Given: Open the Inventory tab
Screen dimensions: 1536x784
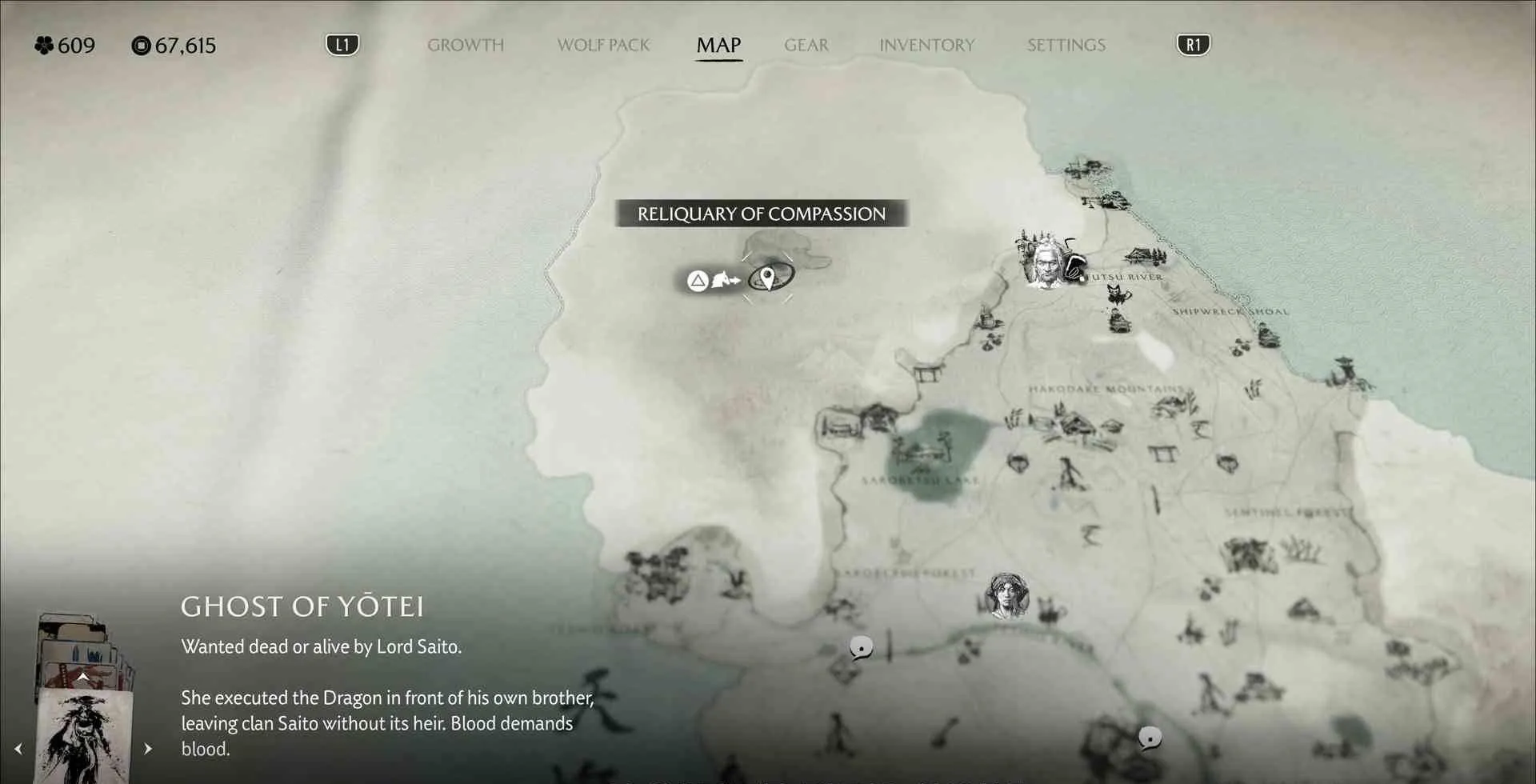Looking at the screenshot, I should coord(926,46).
